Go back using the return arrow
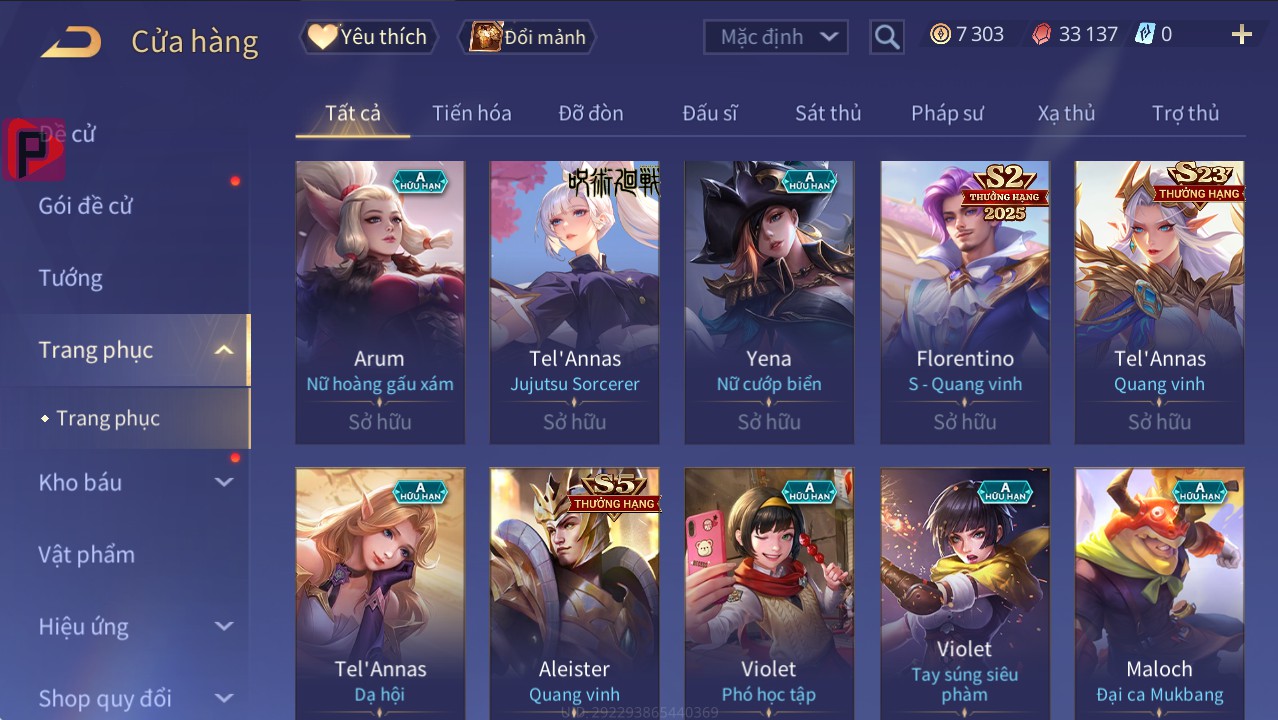The width and height of the screenshot is (1278, 720). click(x=71, y=41)
